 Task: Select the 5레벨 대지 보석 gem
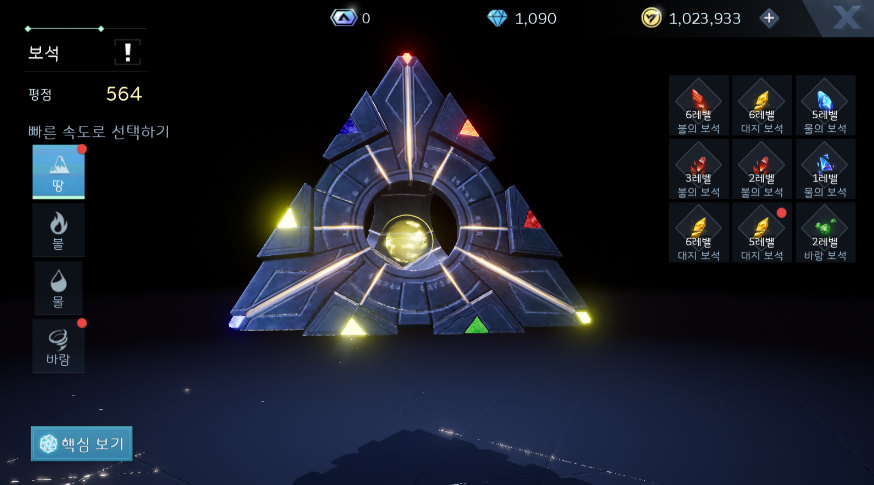[762, 232]
